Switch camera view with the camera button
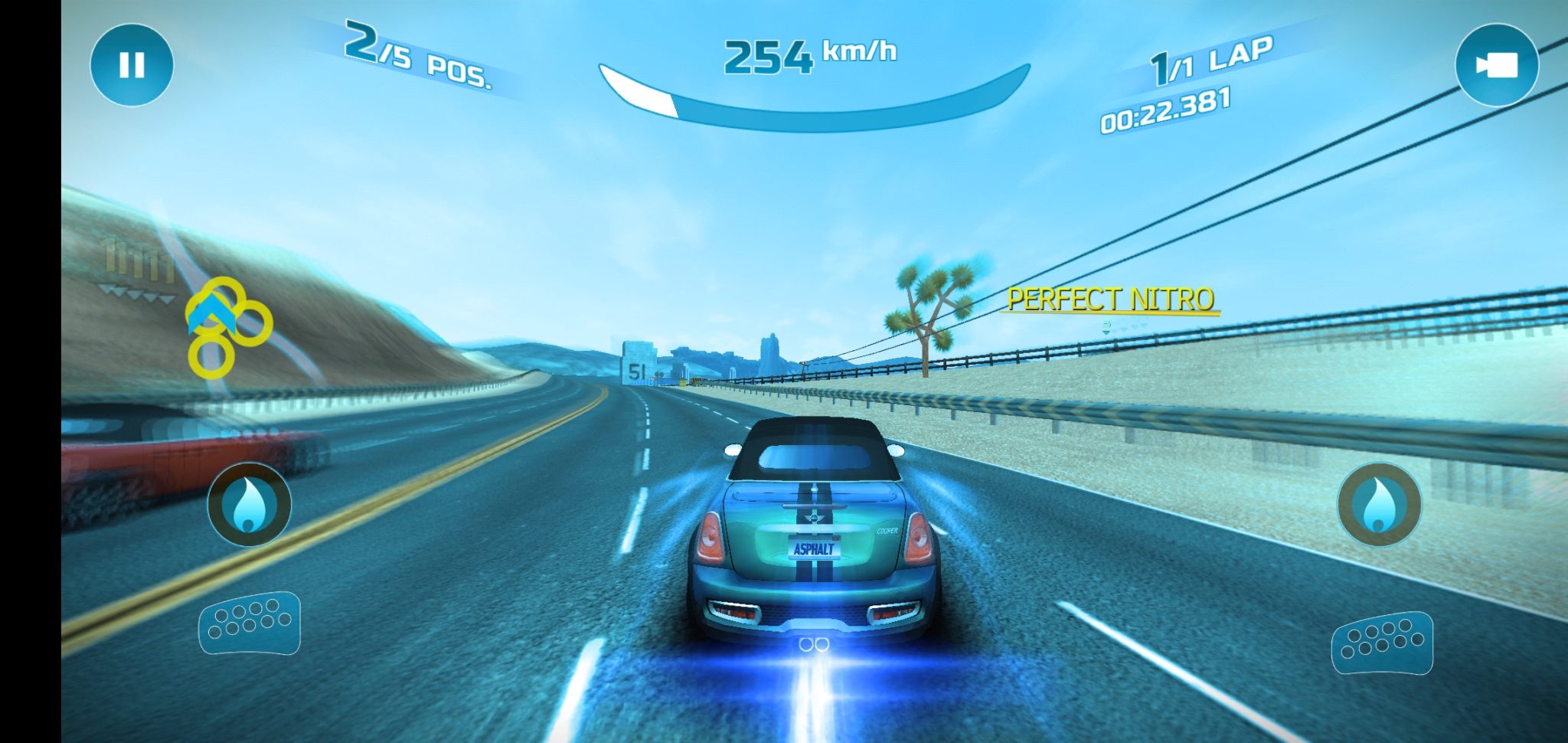Image resolution: width=1568 pixels, height=743 pixels. tap(1496, 65)
